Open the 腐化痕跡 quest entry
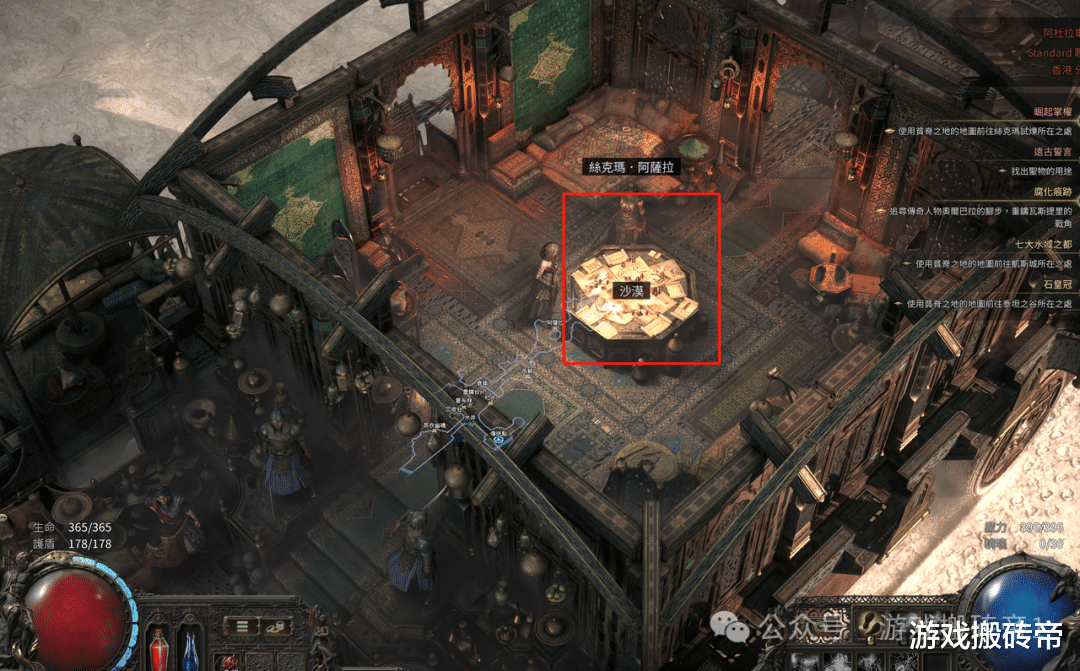The height and width of the screenshot is (671, 1080). pyautogui.click(x=1050, y=191)
